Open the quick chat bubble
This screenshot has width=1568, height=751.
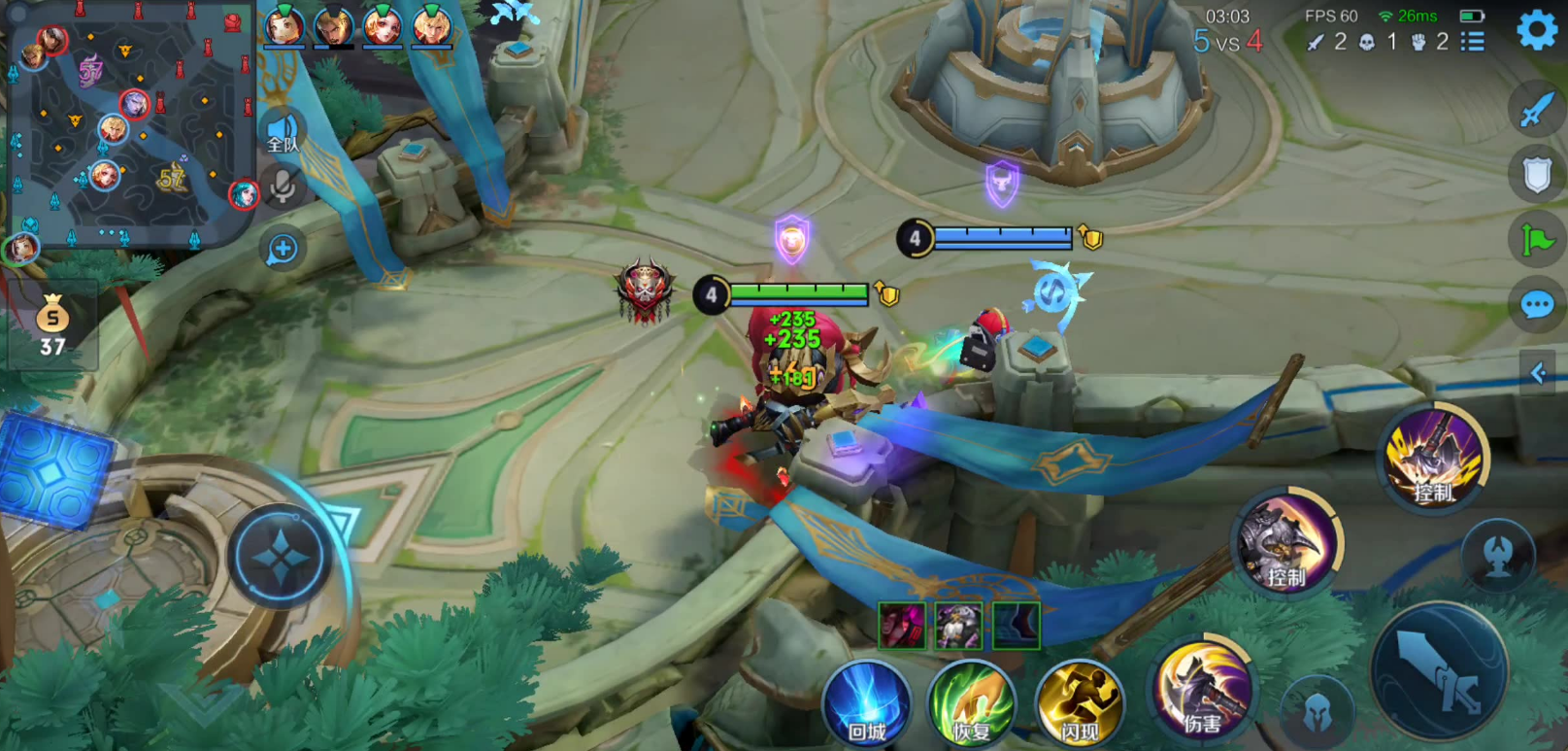pyautogui.click(x=1536, y=306)
